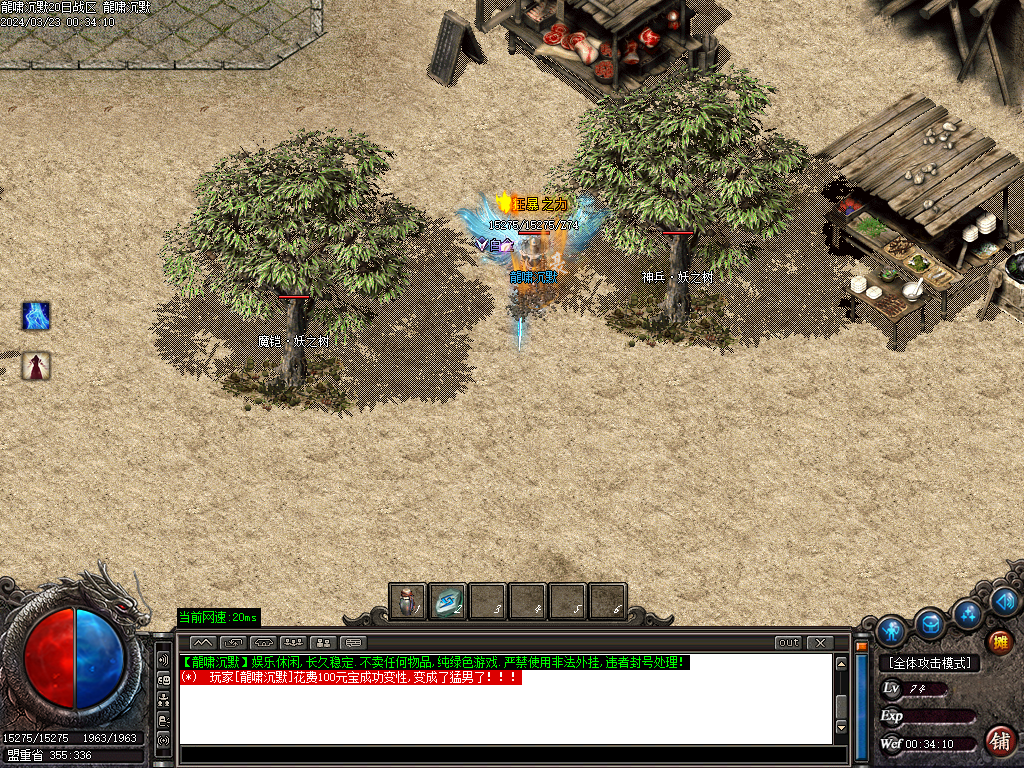Activate the red robed figure skill icon
The width and height of the screenshot is (1024, 768).
[x=36, y=366]
